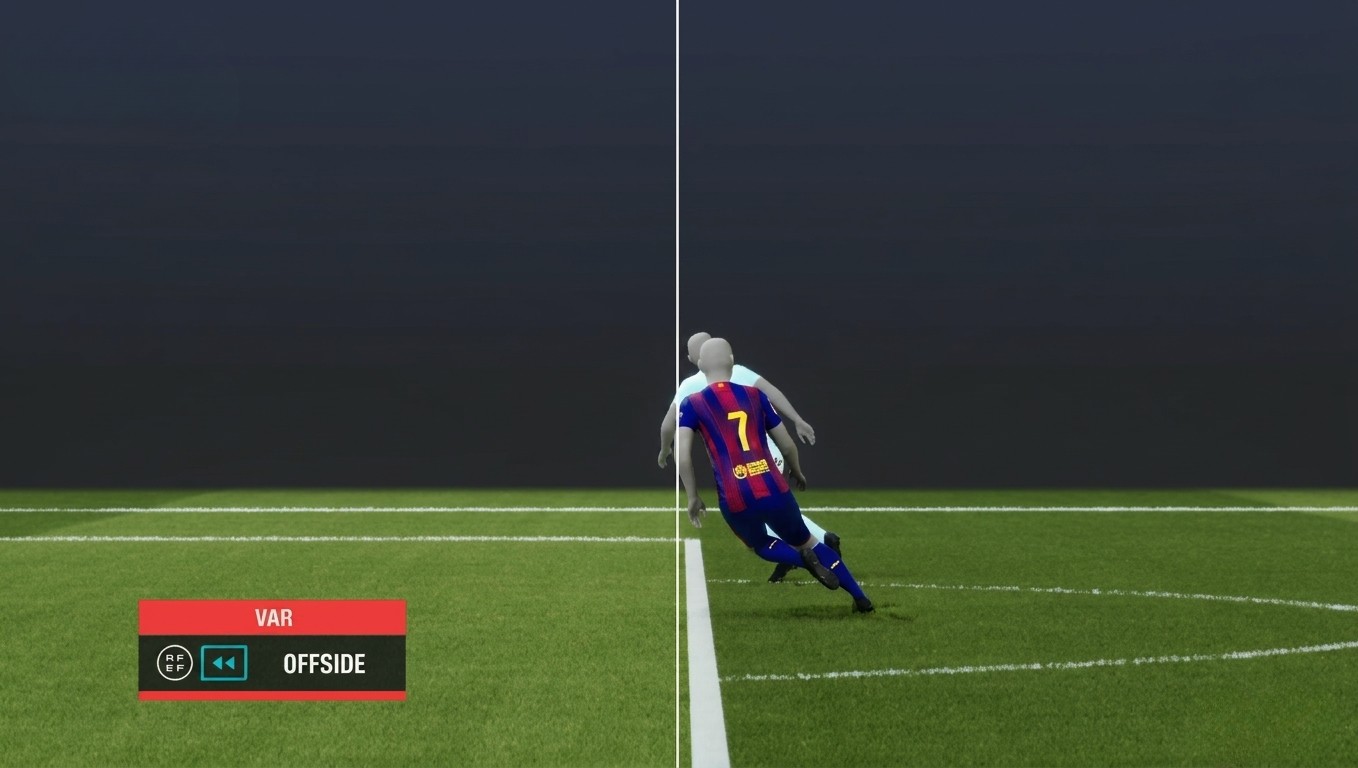Screen dimensions: 1358x768
Task: Click the rewind replay icon
Action: [x=224, y=663]
